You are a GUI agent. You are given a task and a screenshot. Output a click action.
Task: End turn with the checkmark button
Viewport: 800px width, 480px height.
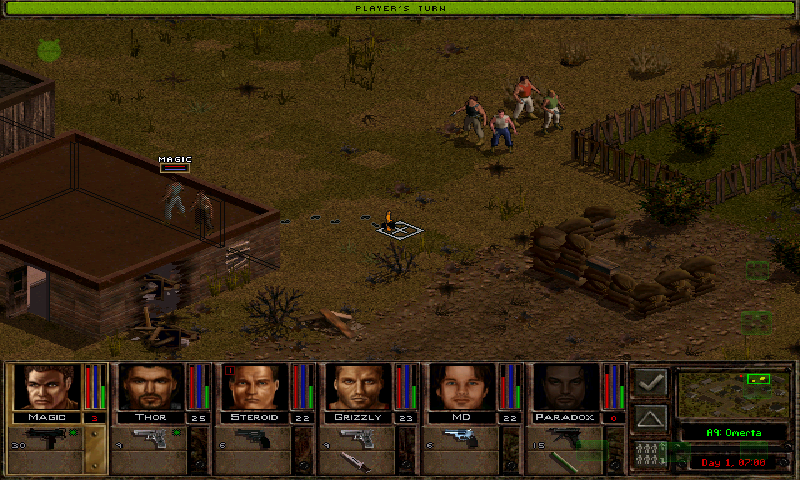coord(651,383)
